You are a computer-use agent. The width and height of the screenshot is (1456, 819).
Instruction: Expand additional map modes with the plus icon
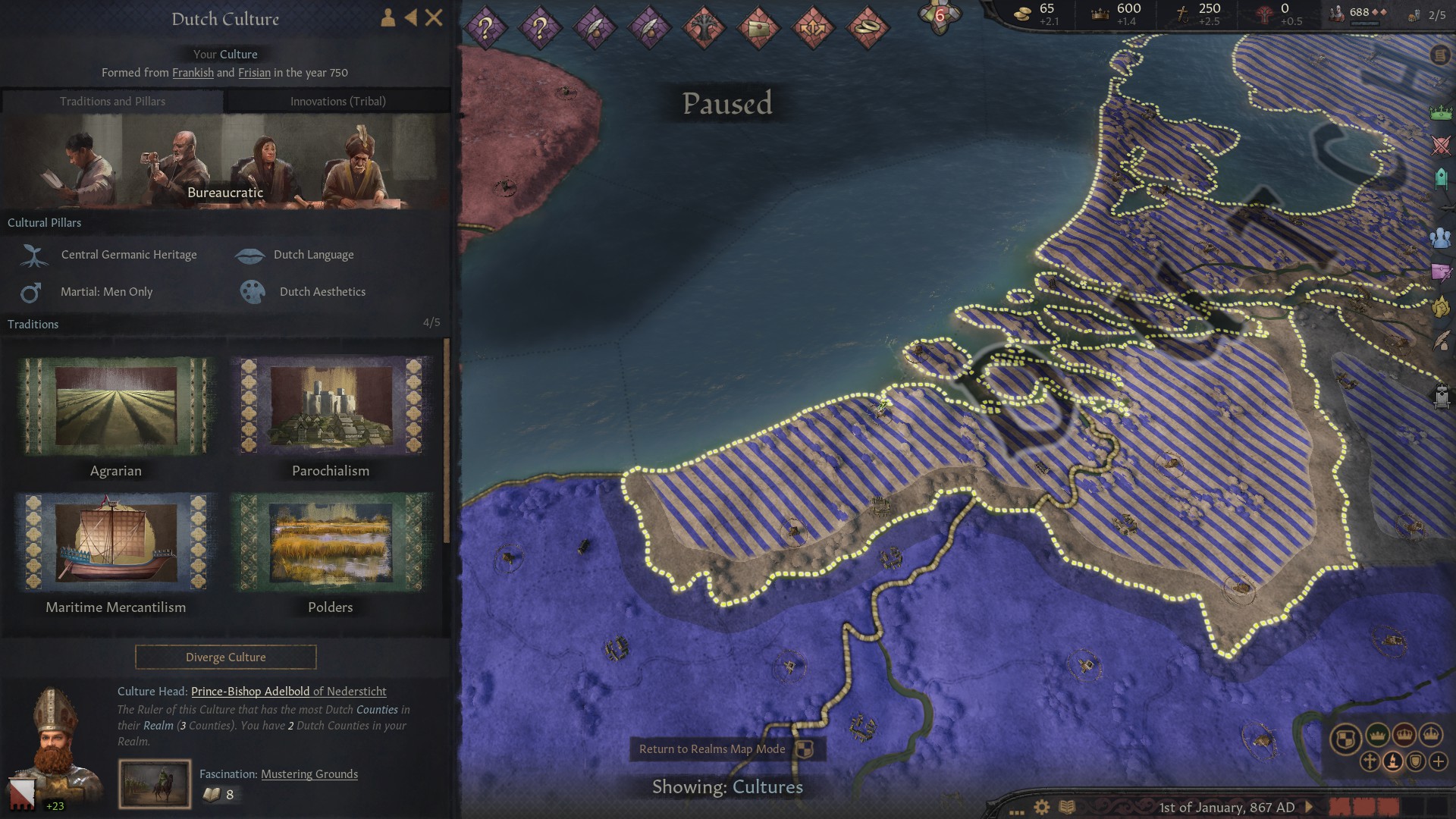pos(1439,761)
